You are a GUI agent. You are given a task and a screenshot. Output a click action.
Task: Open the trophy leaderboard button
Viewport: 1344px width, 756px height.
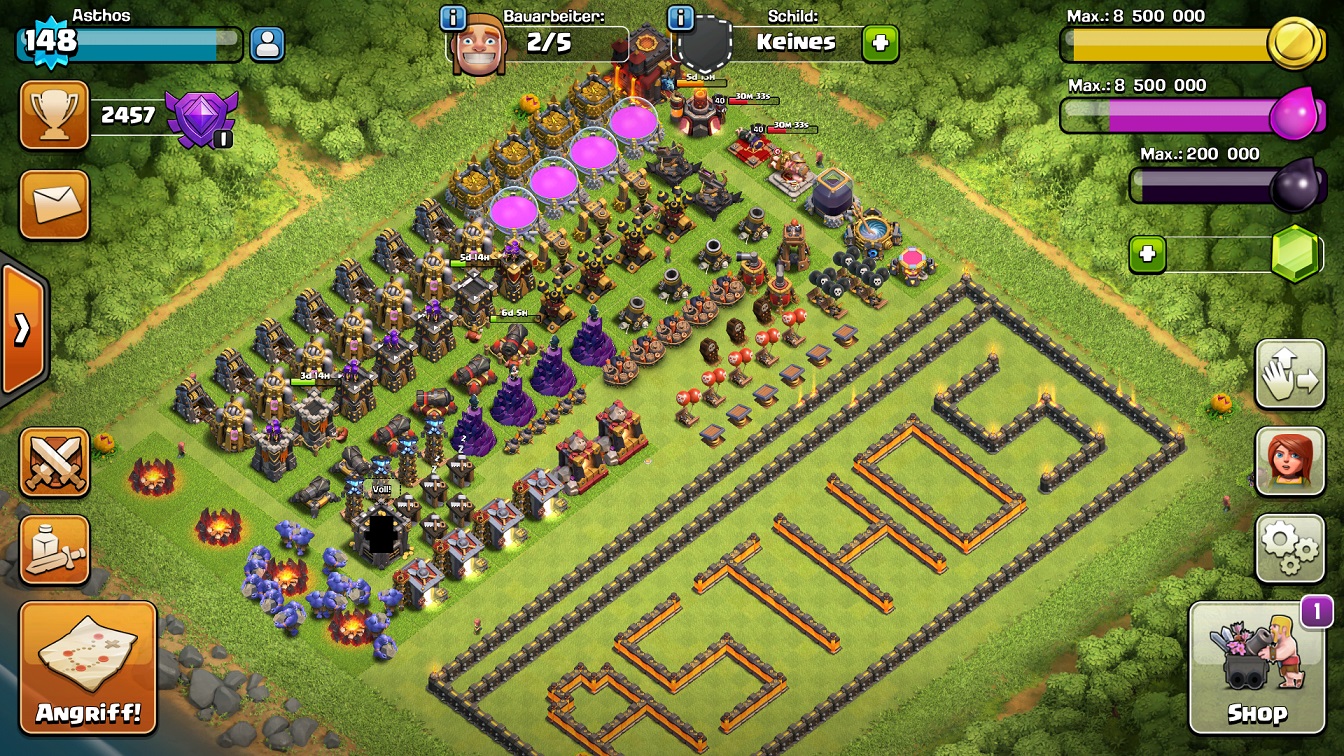pyautogui.click(x=54, y=115)
